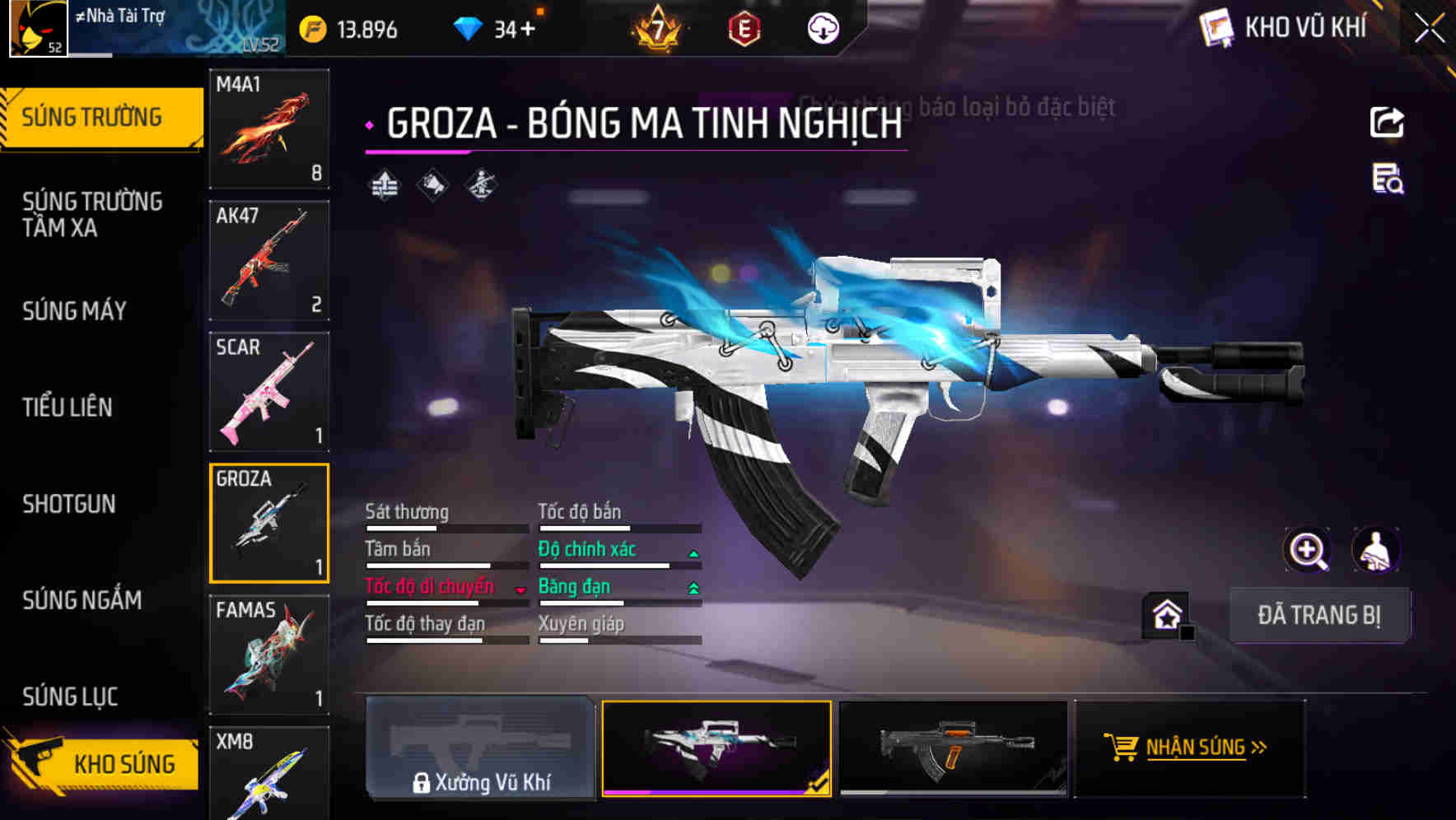Choose the pink SCAR weapon tile

click(x=269, y=392)
